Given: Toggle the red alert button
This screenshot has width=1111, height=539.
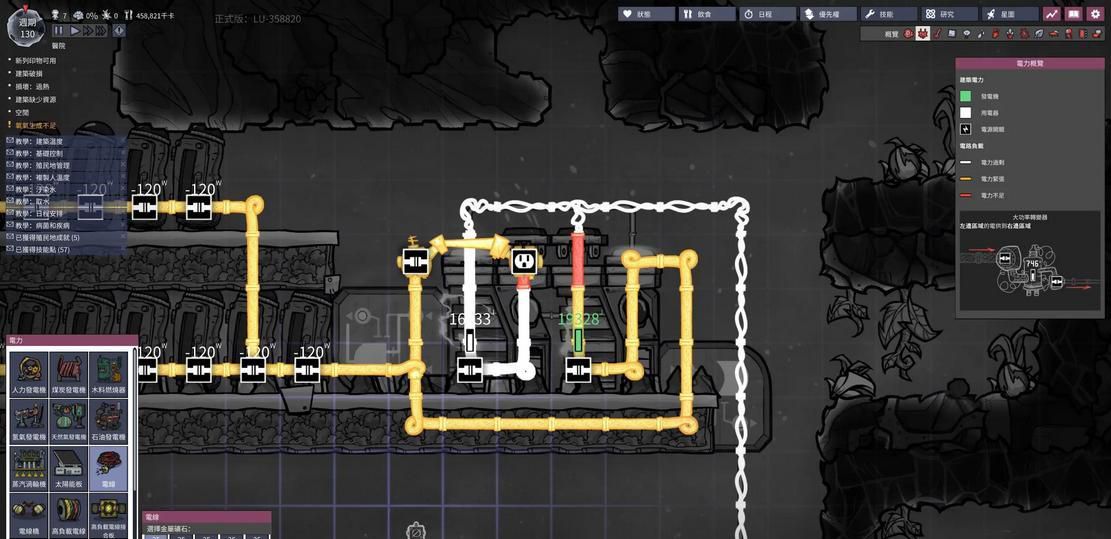Looking at the screenshot, I should 119,31.
